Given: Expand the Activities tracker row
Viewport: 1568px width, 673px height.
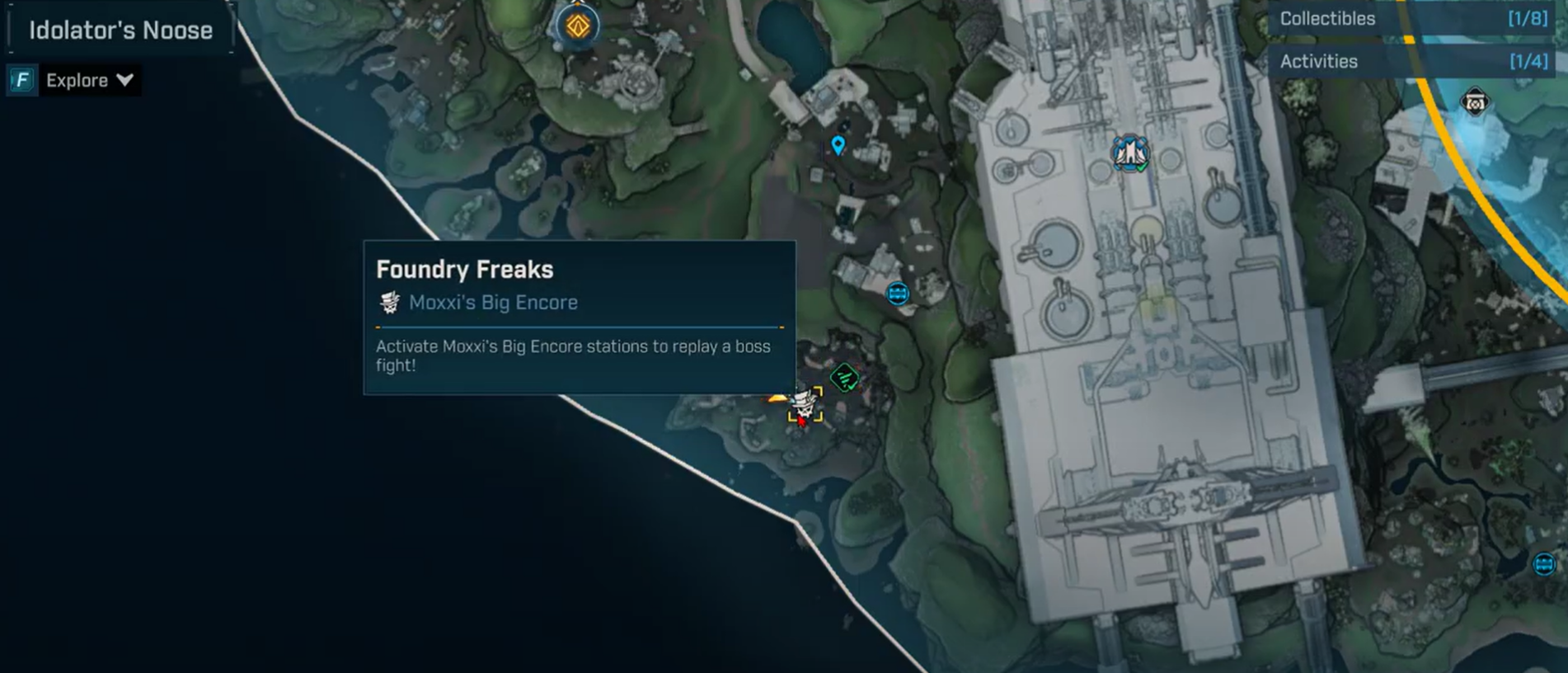Looking at the screenshot, I should click(1411, 62).
